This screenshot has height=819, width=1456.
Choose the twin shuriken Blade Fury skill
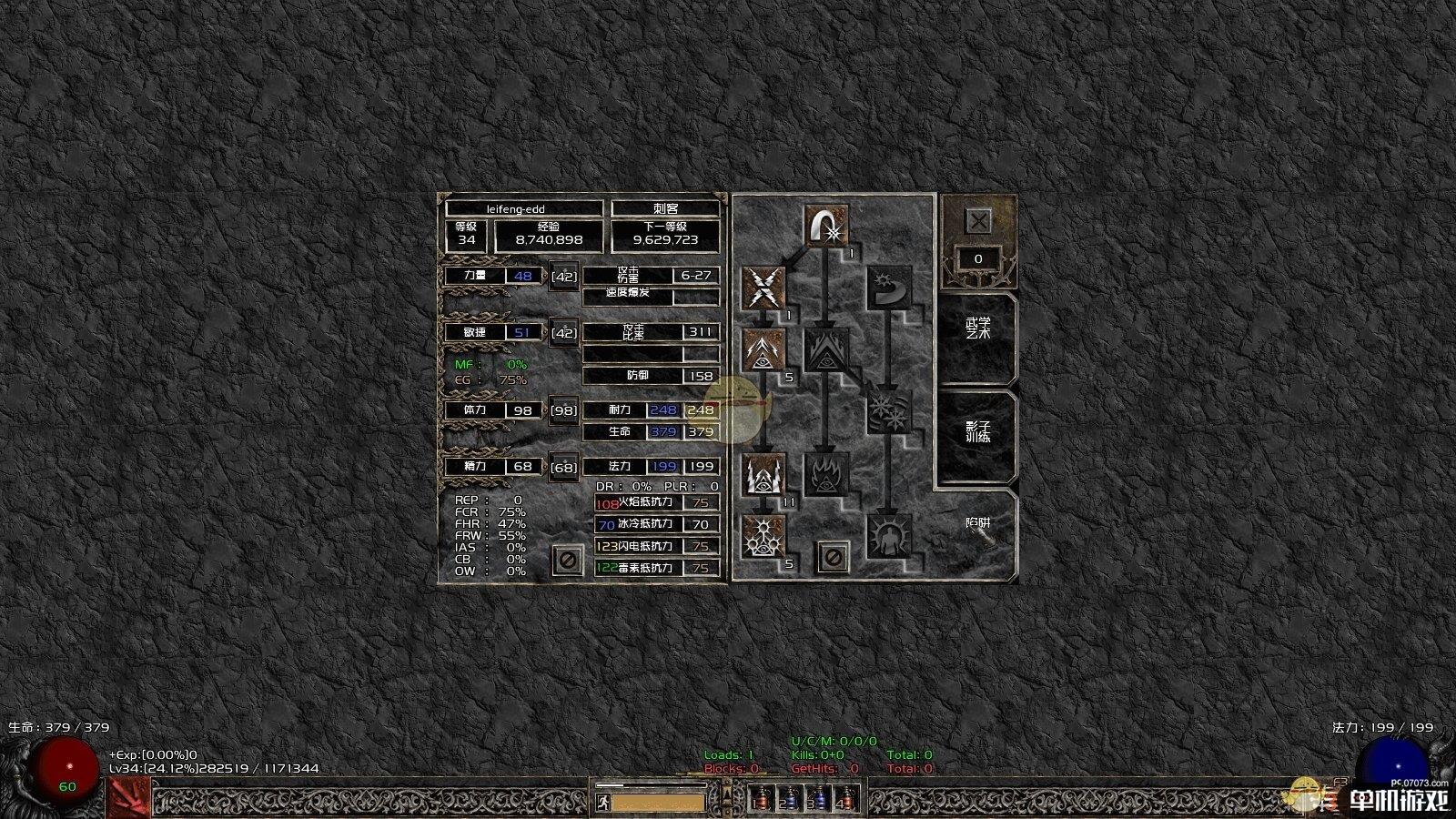coord(889,412)
